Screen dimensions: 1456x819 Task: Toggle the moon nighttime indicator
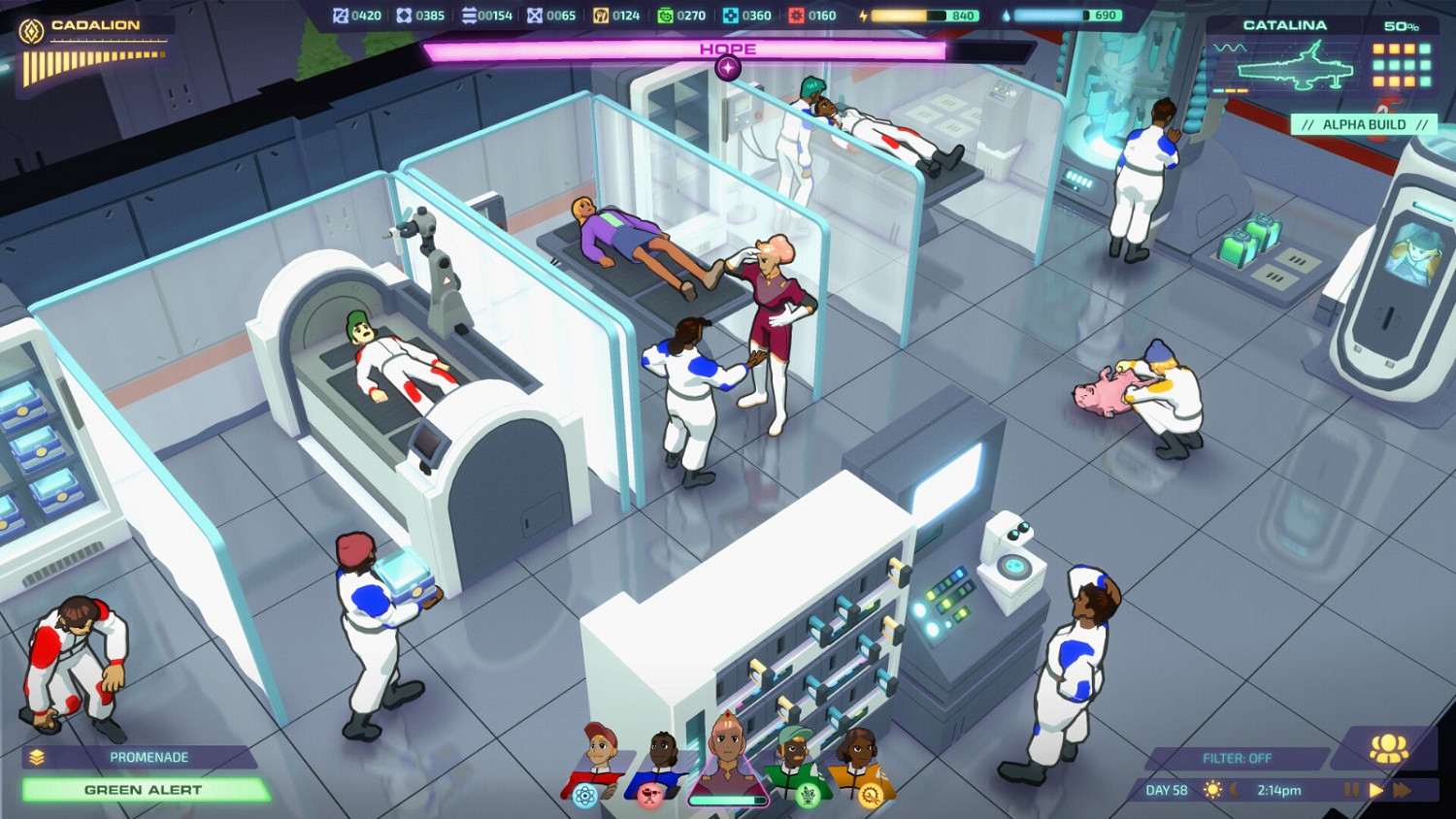(x=1236, y=791)
